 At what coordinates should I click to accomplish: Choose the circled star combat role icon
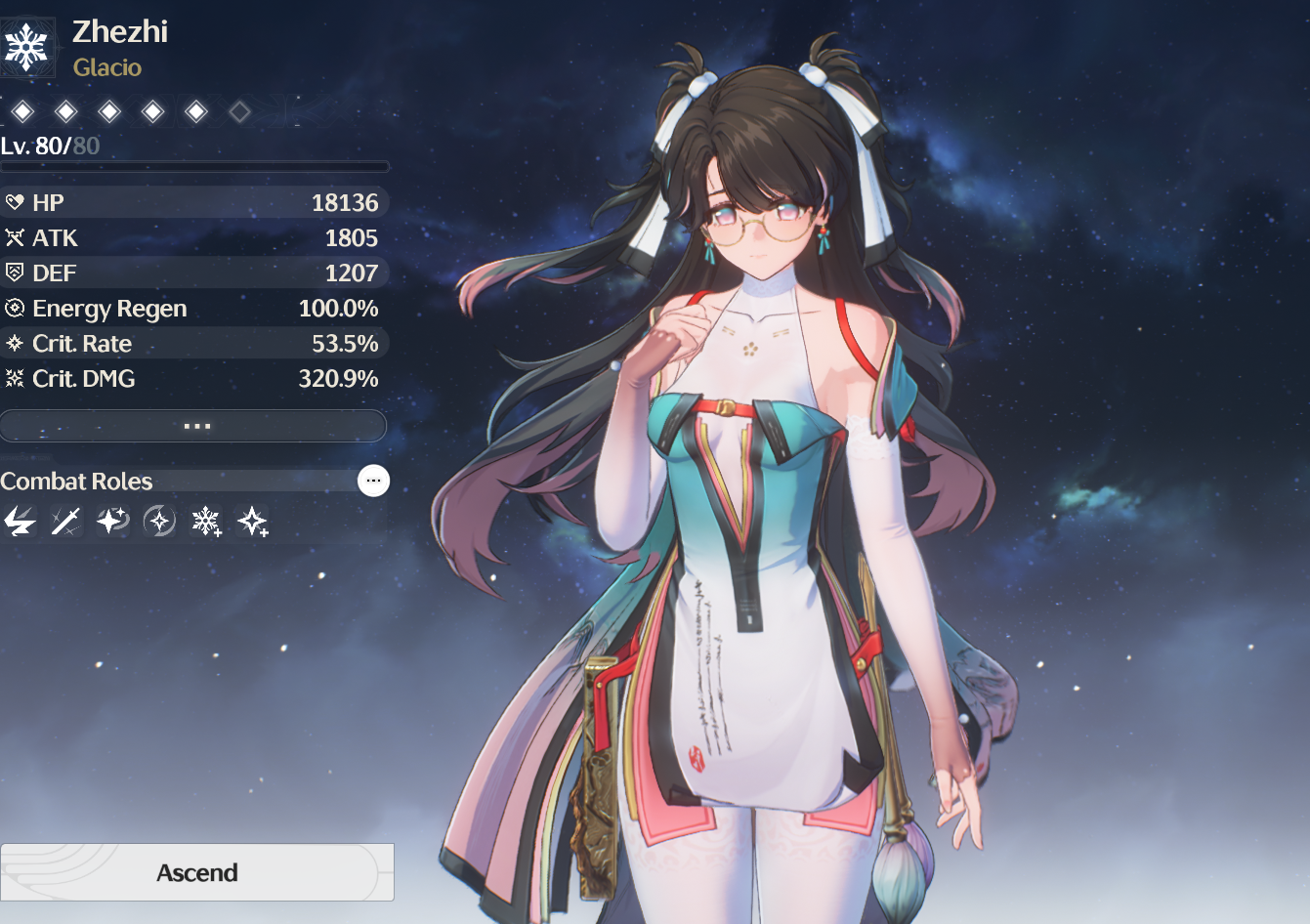tap(159, 522)
